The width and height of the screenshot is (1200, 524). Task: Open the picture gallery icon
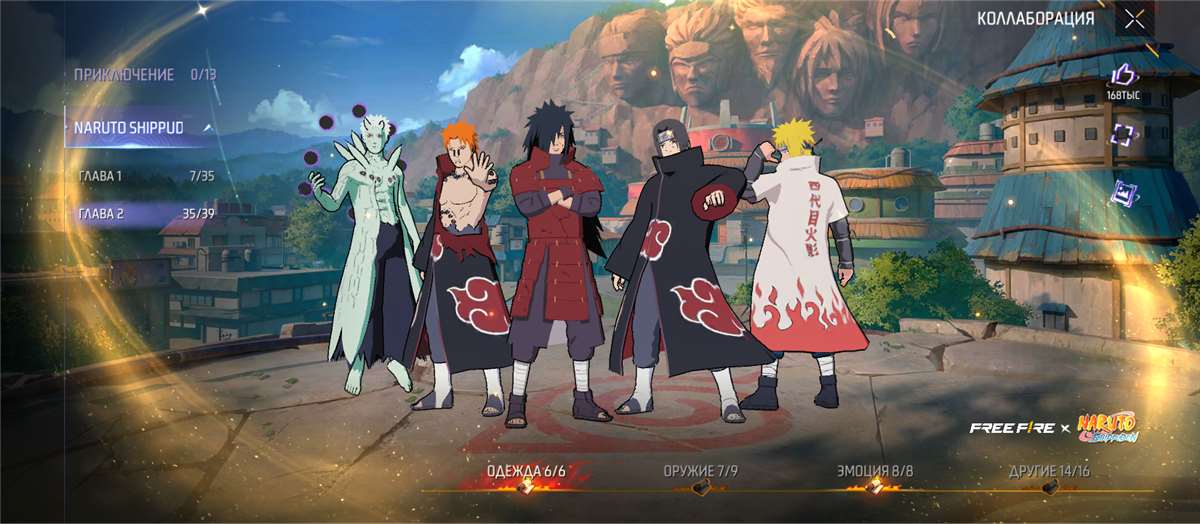[x=1123, y=193]
